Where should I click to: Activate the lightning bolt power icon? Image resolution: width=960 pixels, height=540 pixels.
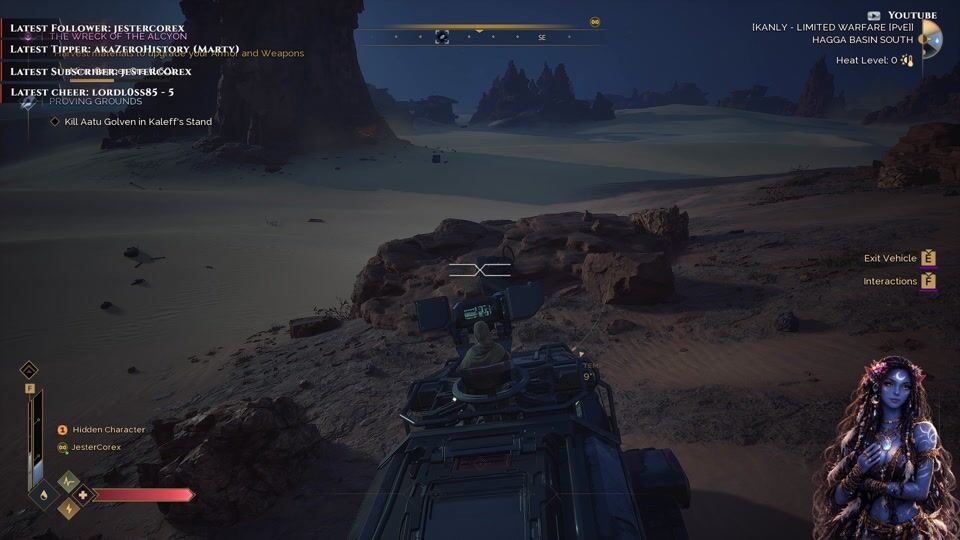[68, 508]
